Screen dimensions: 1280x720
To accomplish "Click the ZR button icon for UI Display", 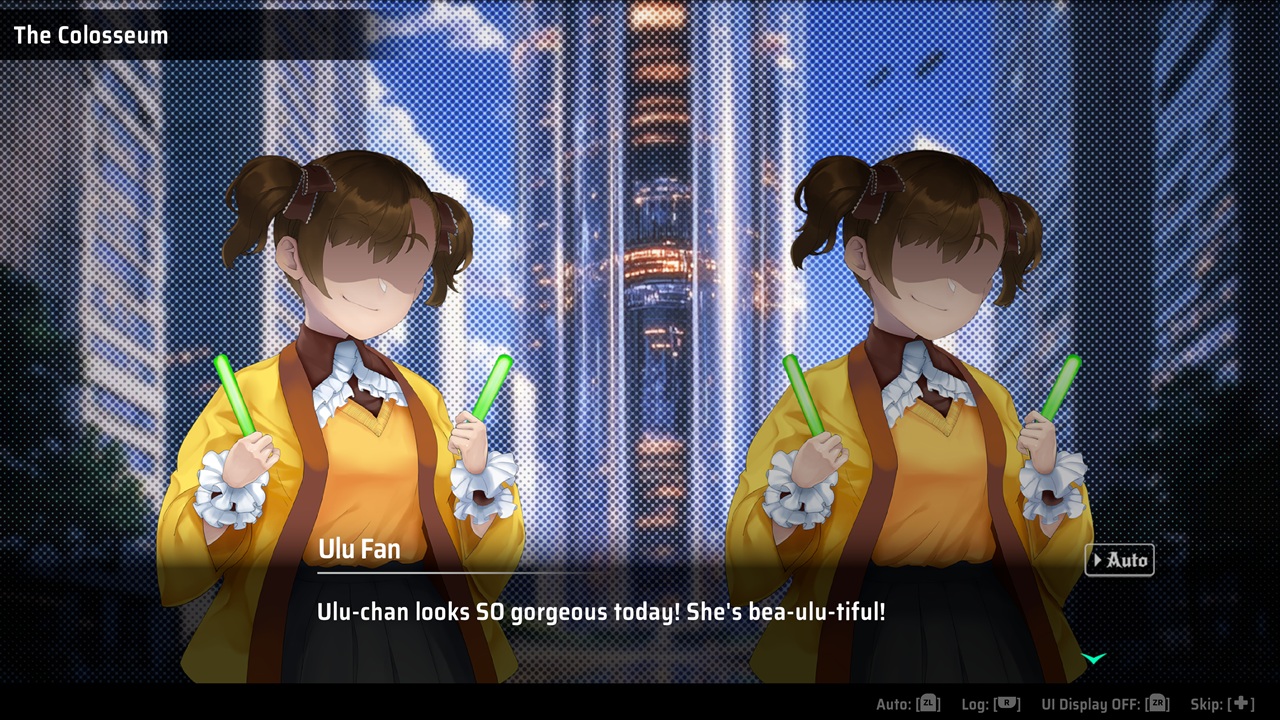I will click(x=1157, y=703).
